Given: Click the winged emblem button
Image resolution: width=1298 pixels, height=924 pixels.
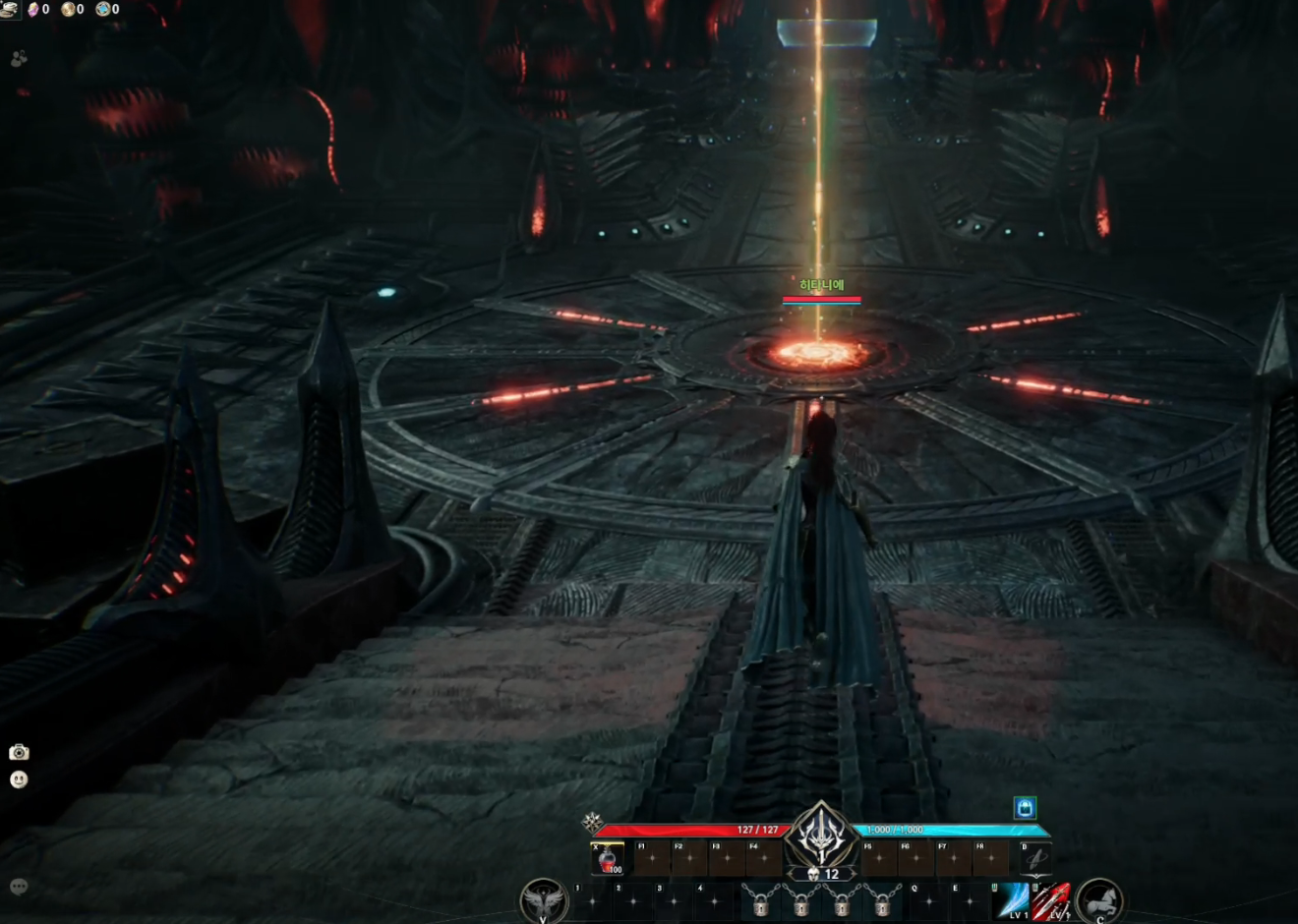Looking at the screenshot, I should [543, 900].
